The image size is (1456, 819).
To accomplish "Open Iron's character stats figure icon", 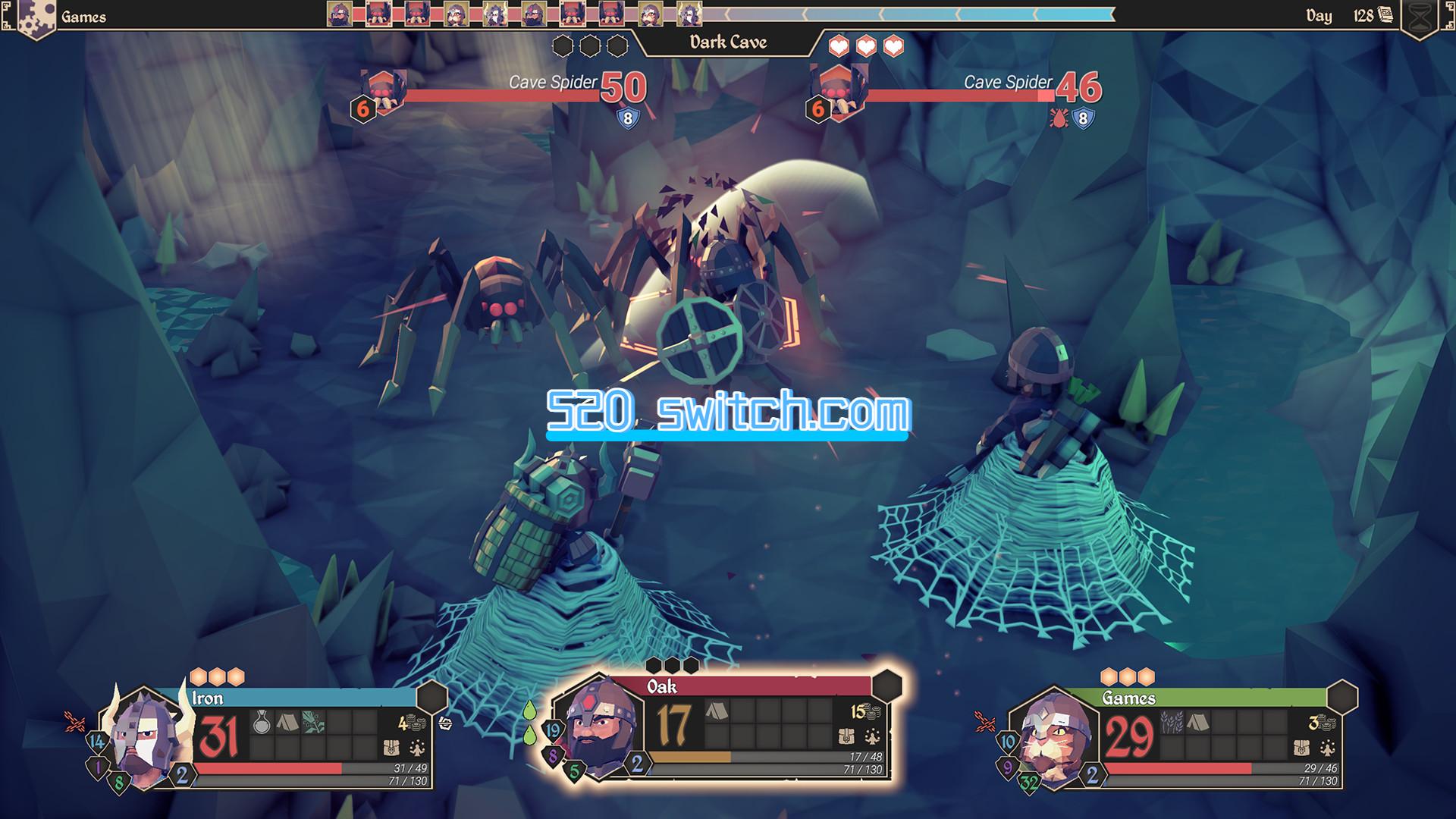I will [x=416, y=748].
